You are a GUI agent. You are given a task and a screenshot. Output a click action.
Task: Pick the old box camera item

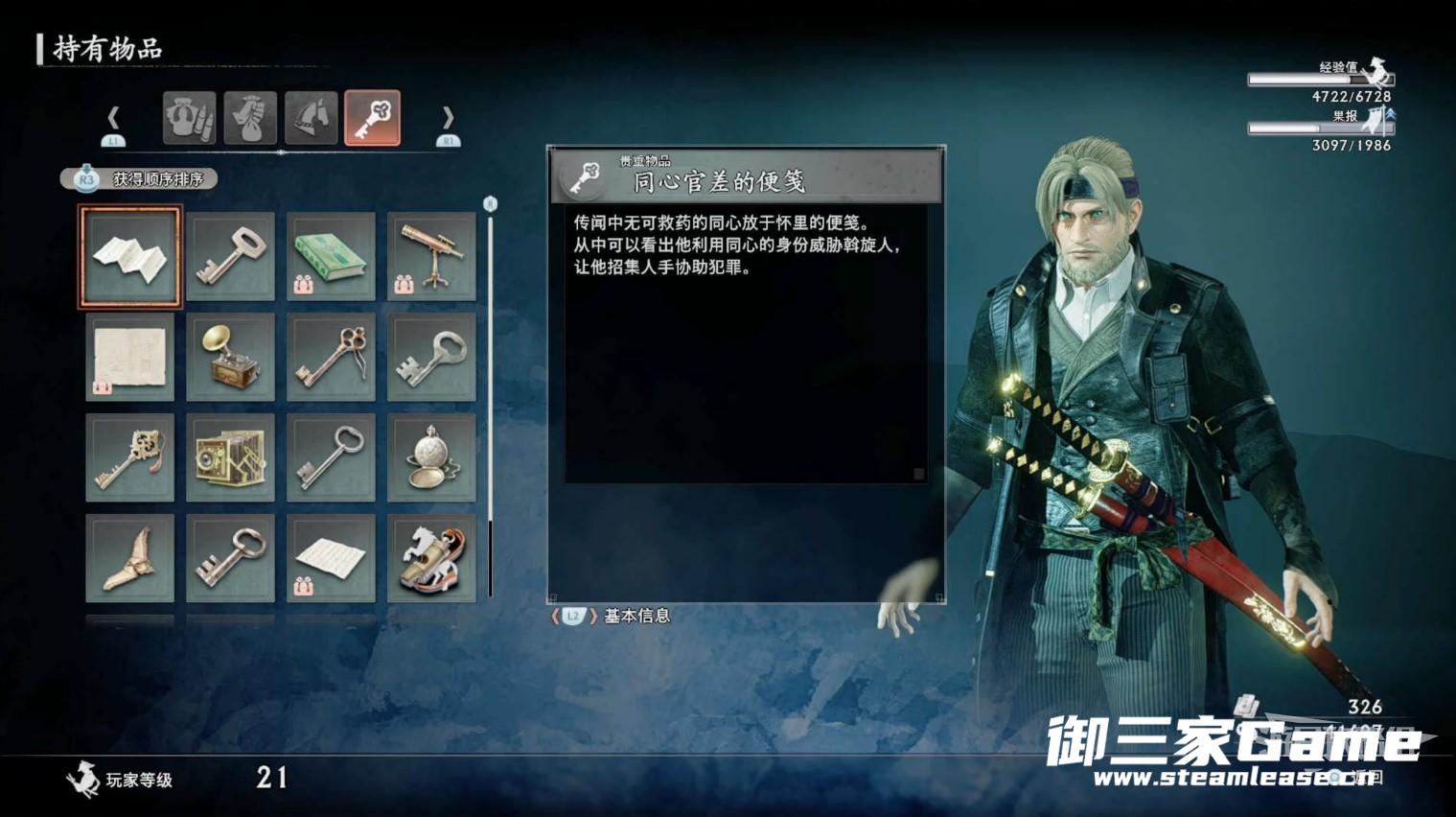pos(230,457)
